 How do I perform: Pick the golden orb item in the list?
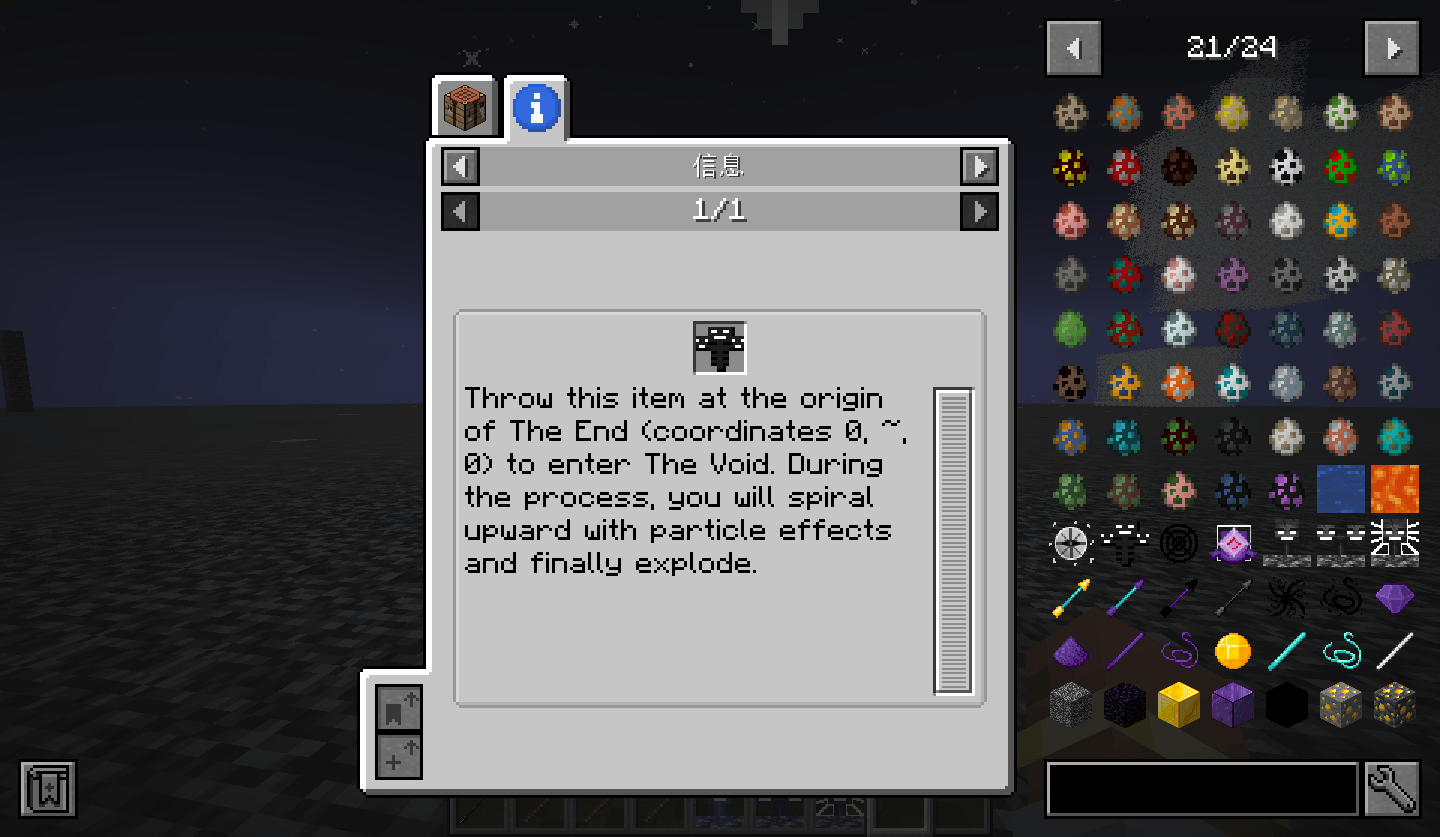(x=1230, y=649)
